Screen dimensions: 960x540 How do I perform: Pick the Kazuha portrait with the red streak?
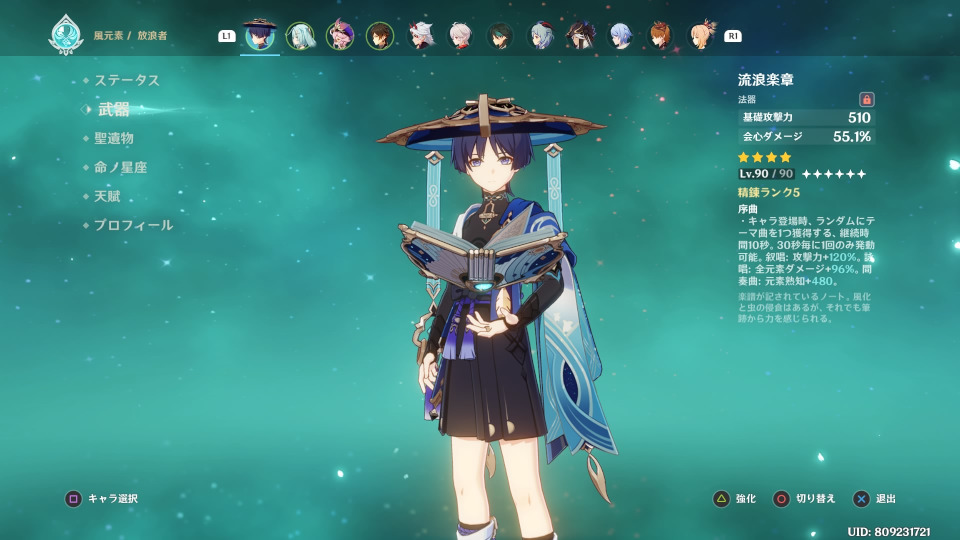click(x=460, y=36)
